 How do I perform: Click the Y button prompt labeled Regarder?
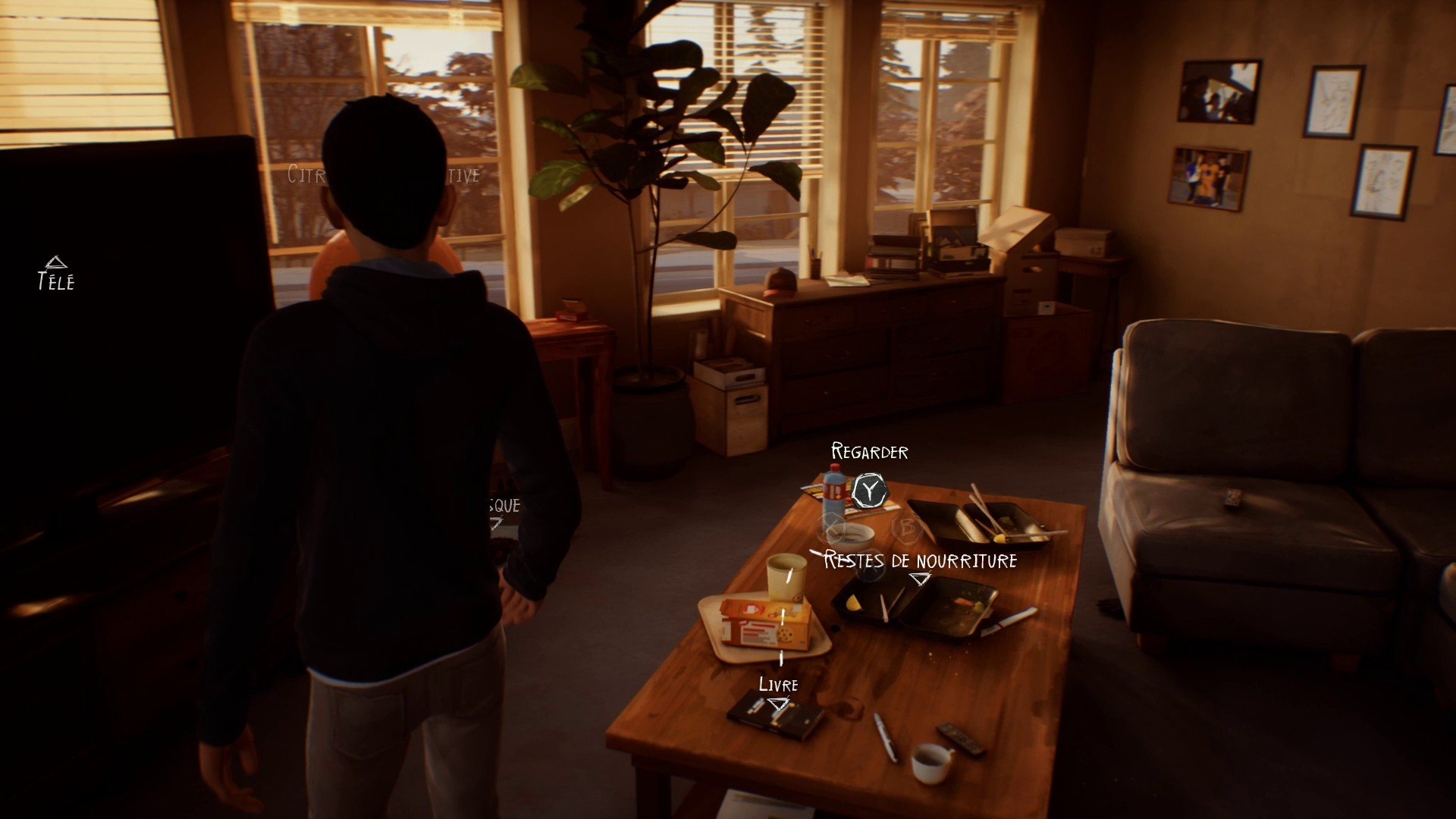coord(869,491)
